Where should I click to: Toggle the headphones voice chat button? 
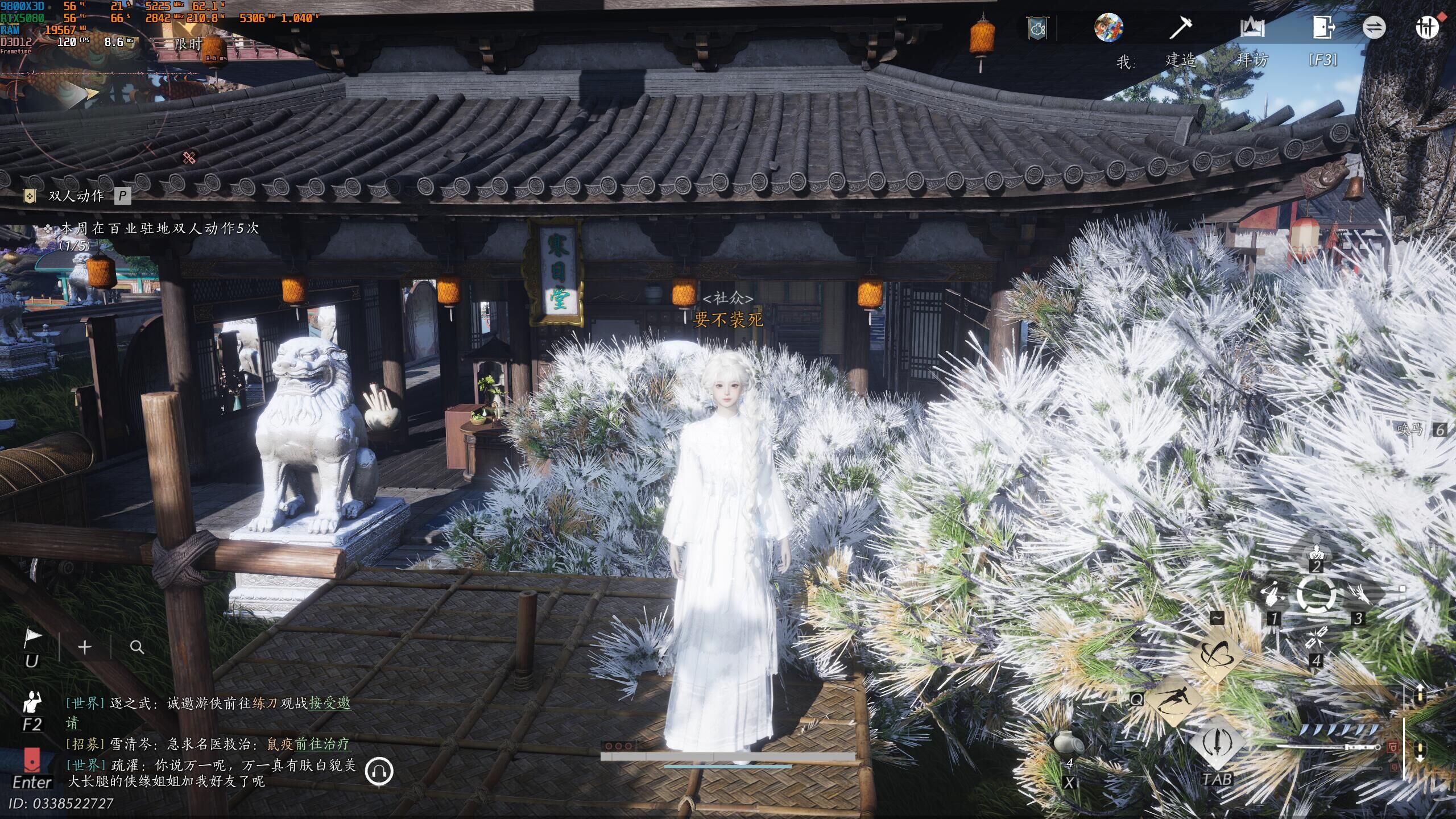[379, 771]
